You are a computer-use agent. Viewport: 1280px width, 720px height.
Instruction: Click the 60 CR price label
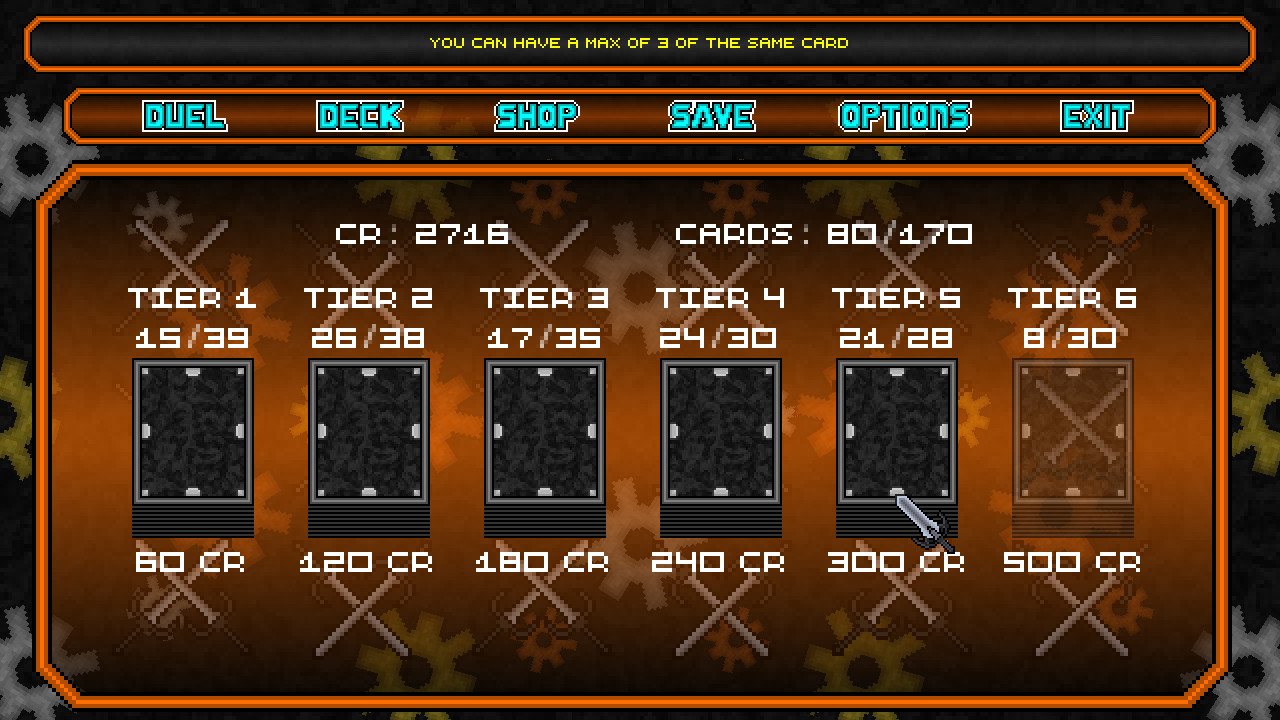click(190, 562)
